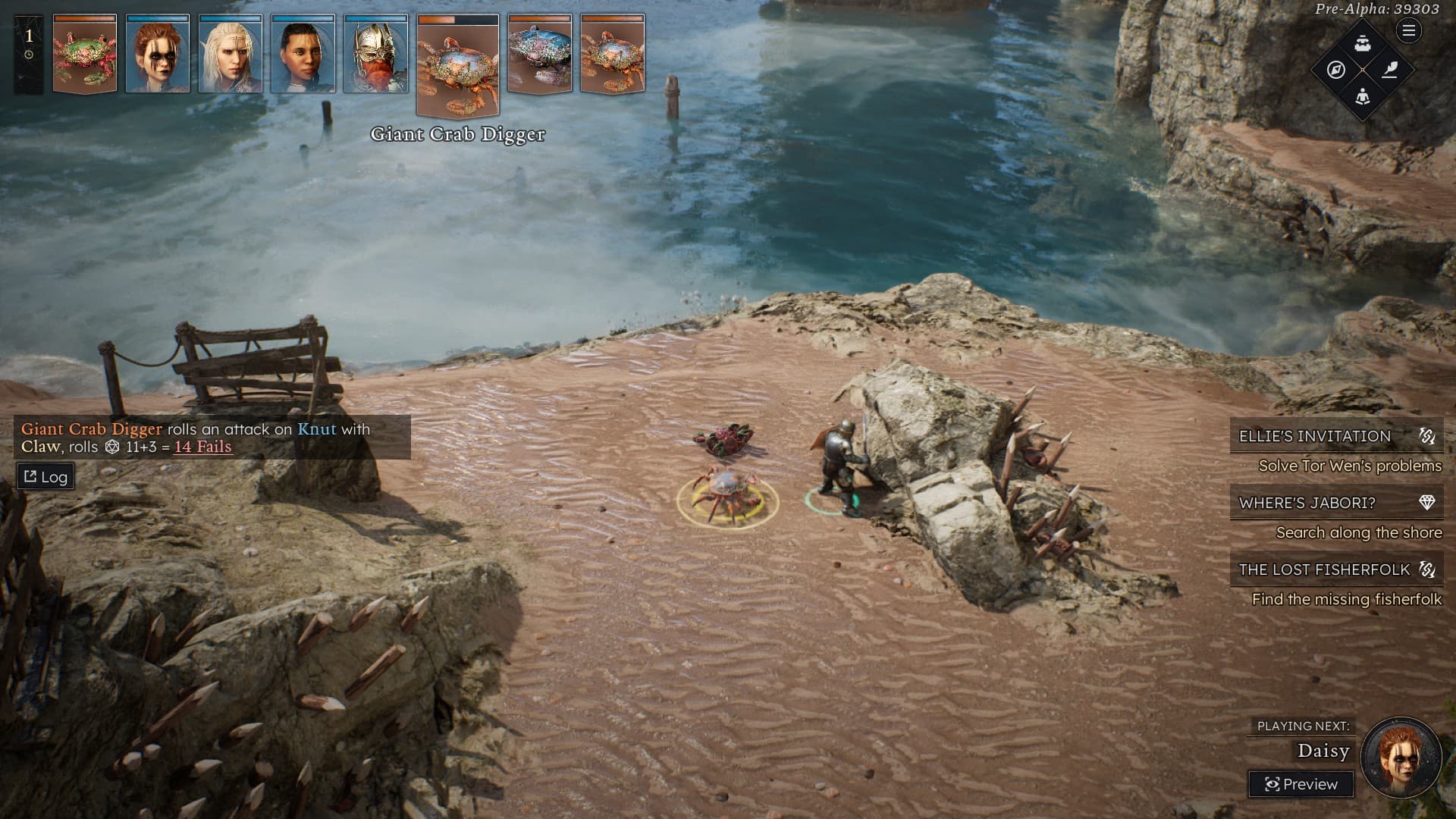Image resolution: width=1456 pixels, height=819 pixels.
Task: Select the green crab turn-order portrait
Action: coord(85,55)
